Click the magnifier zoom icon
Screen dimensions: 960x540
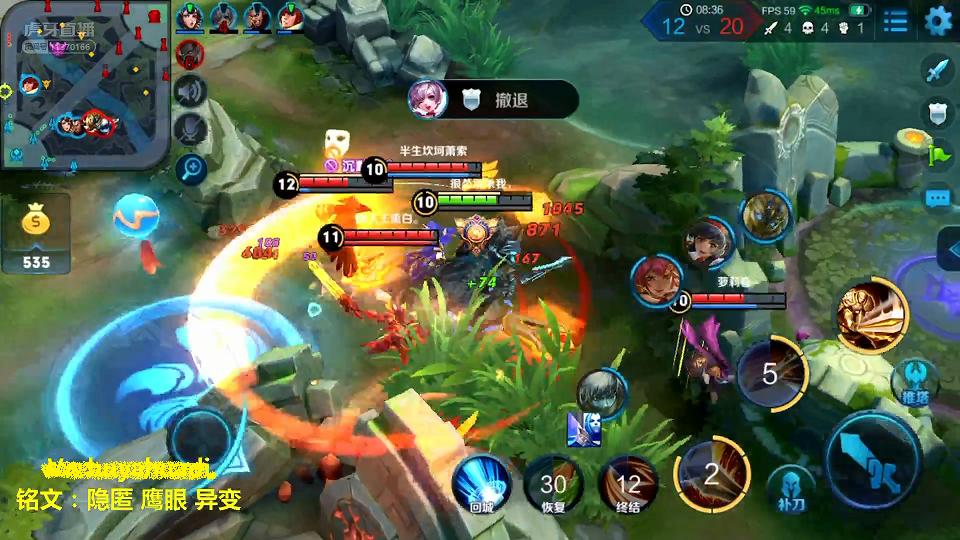189,168
